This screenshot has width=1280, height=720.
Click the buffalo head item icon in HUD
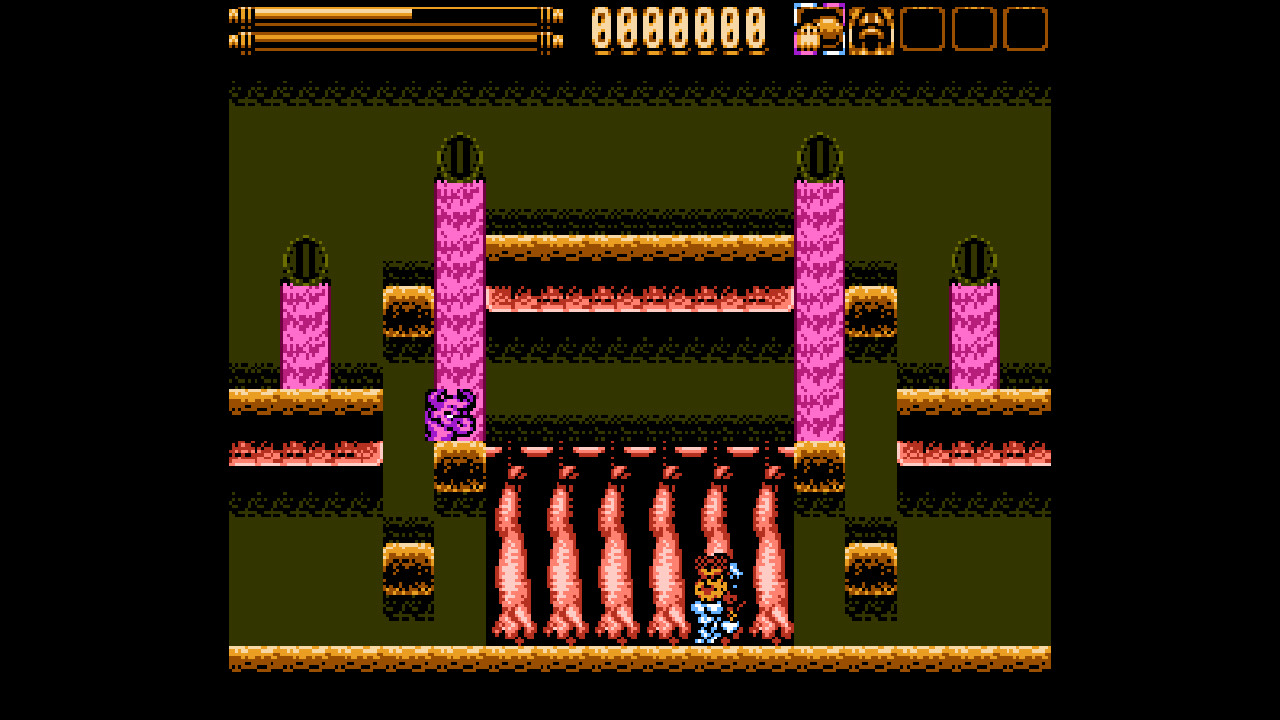click(x=868, y=31)
